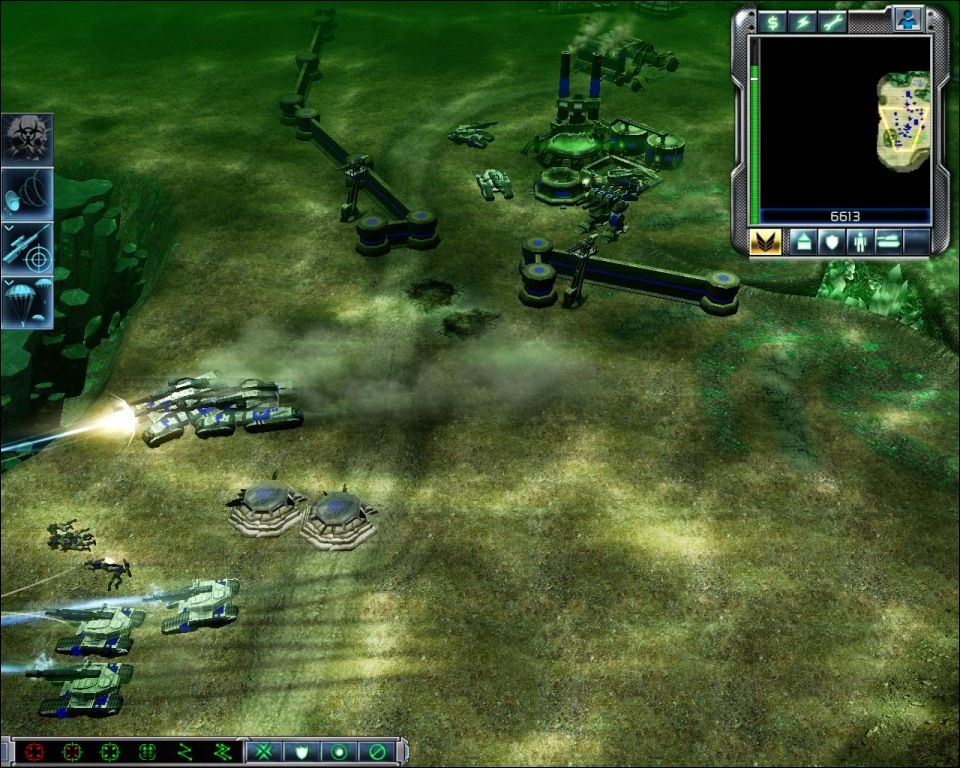Viewport: 960px width, 768px height.
Task: Activate the repair wrench button
Action: (x=832, y=21)
